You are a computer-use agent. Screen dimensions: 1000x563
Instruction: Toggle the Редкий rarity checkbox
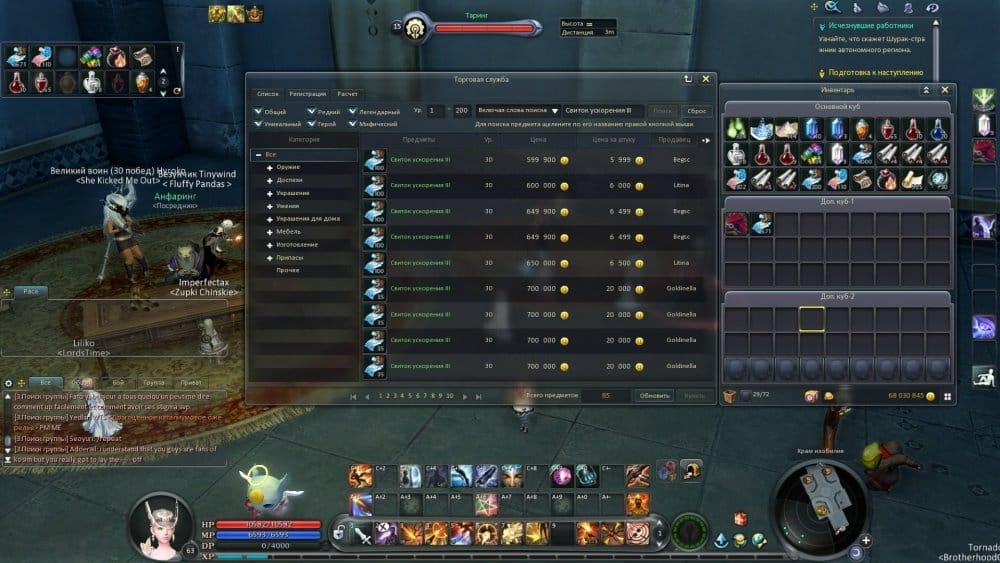(x=312, y=111)
